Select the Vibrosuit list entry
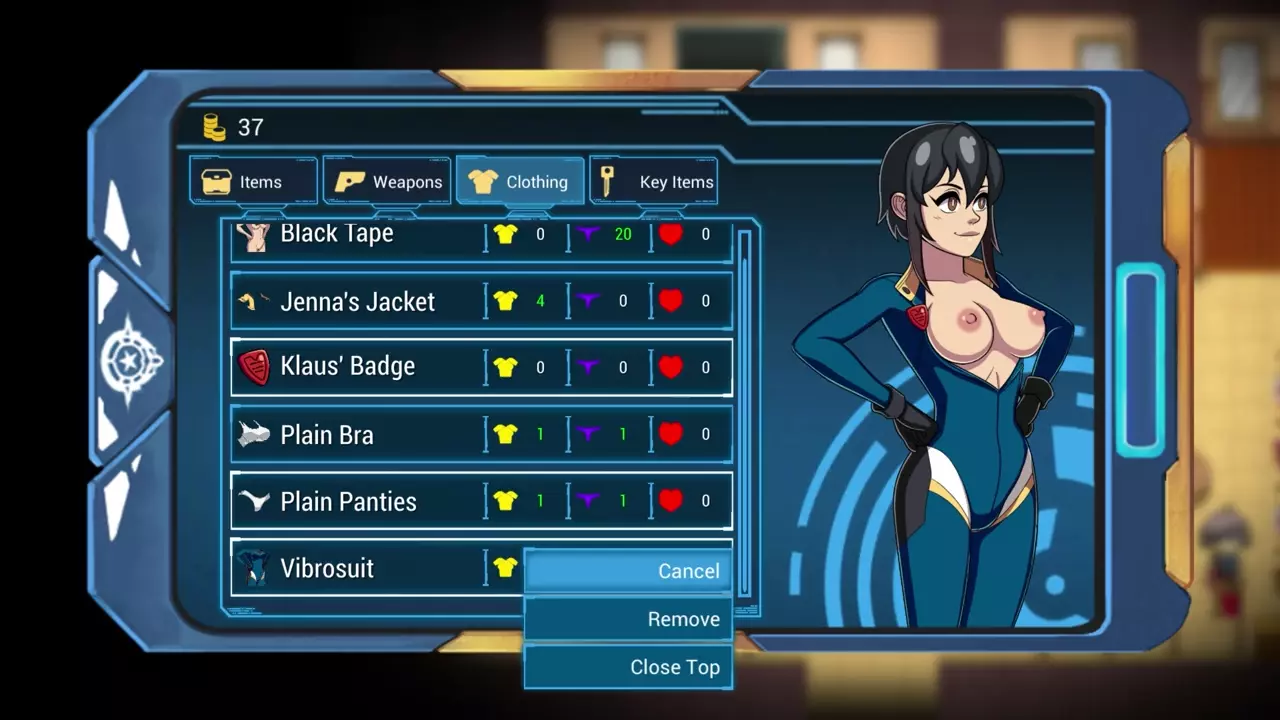Viewport: 1280px width, 720px height. pos(327,568)
